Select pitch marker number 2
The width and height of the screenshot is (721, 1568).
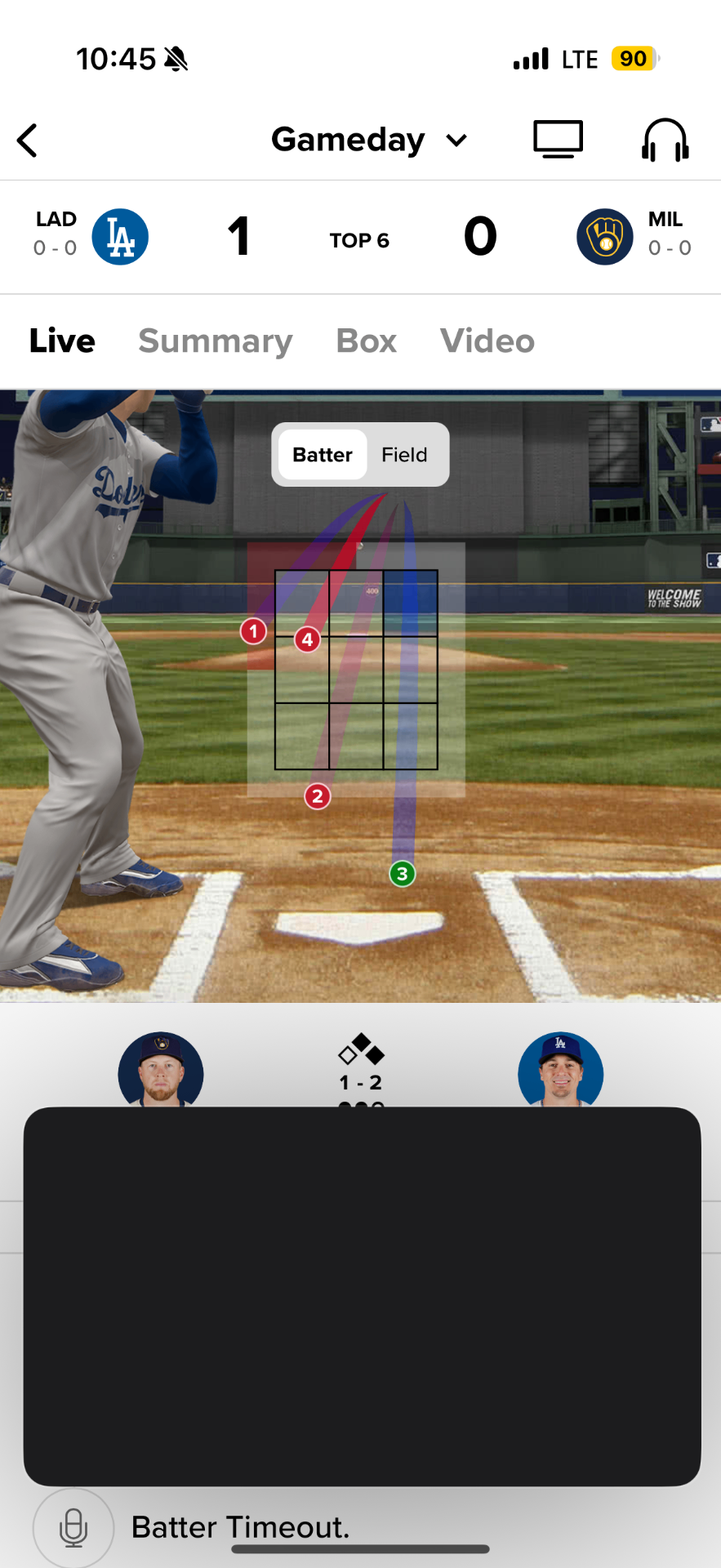click(x=318, y=796)
